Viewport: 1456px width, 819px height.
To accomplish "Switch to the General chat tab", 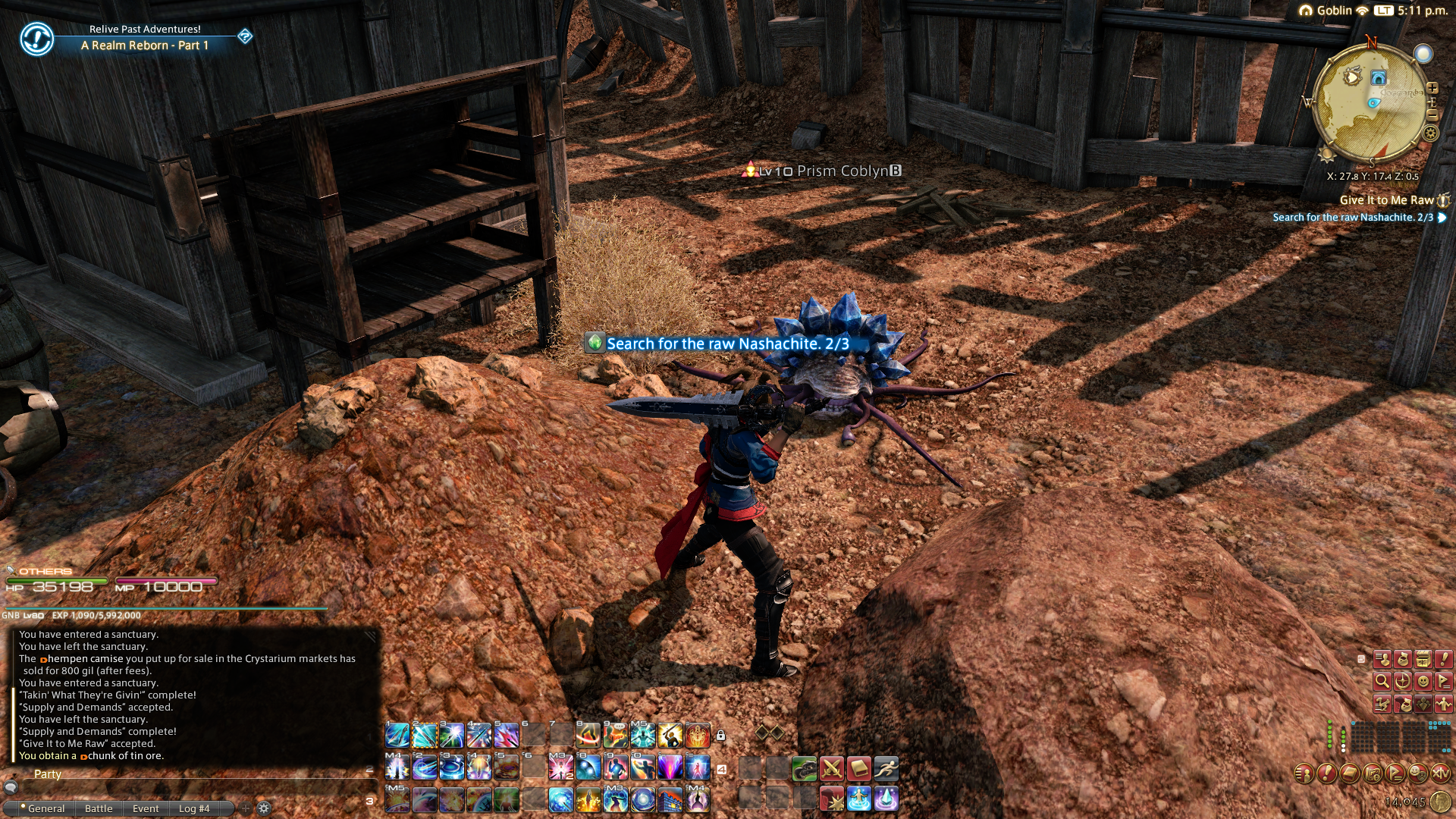I will click(x=45, y=808).
